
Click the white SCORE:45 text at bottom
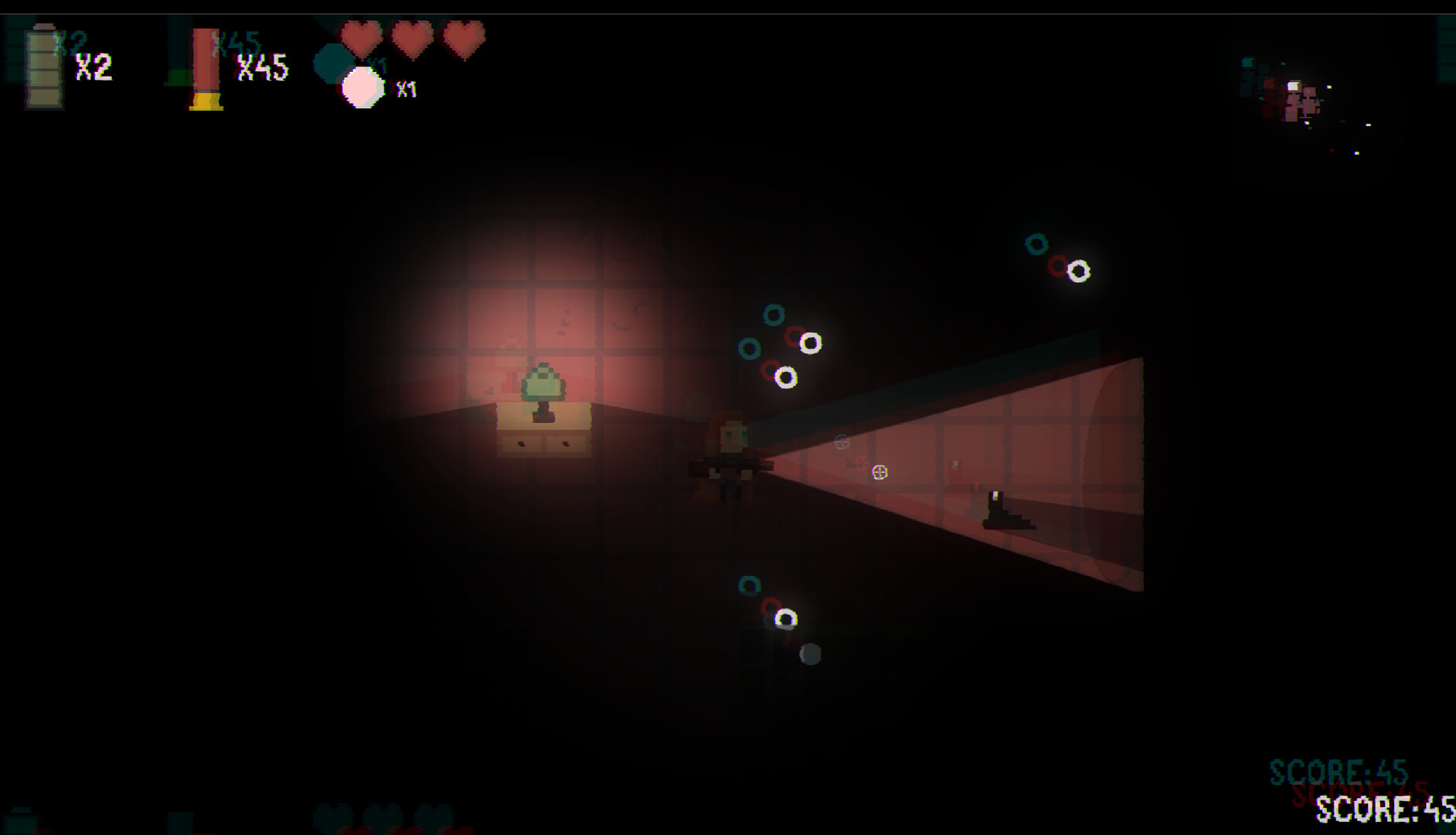(1386, 809)
